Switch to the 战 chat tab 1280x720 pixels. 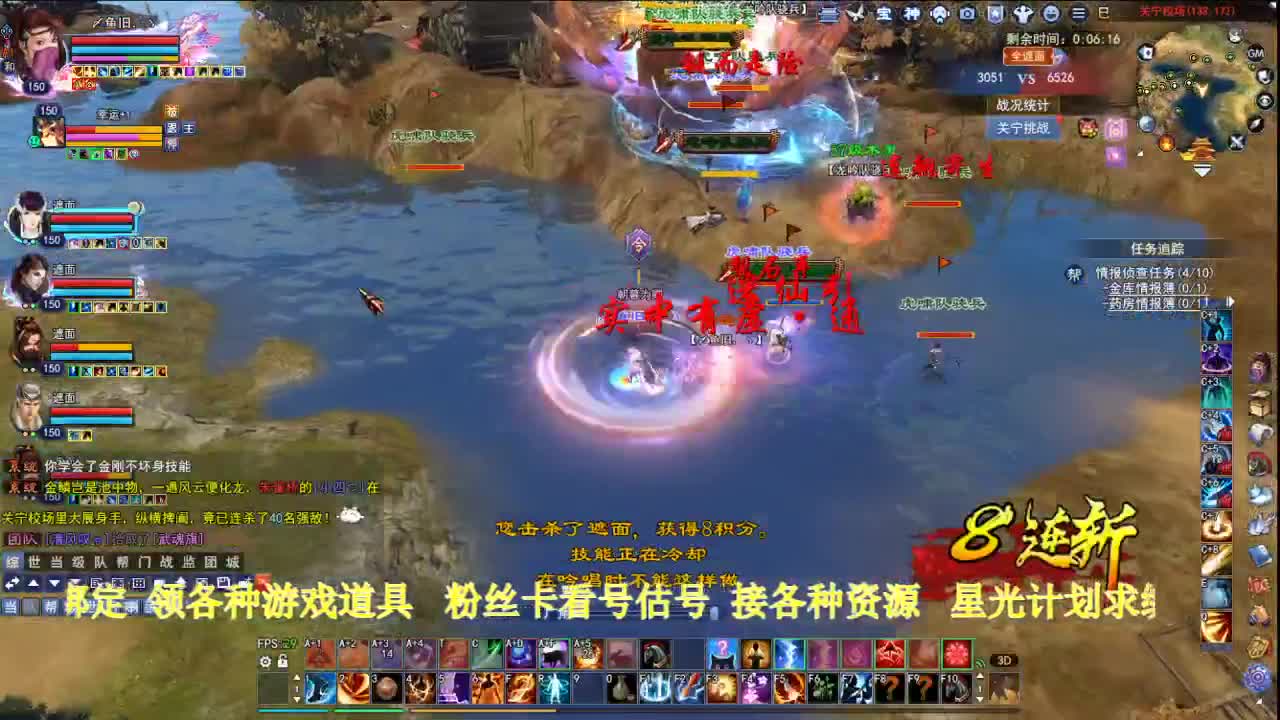pos(166,561)
